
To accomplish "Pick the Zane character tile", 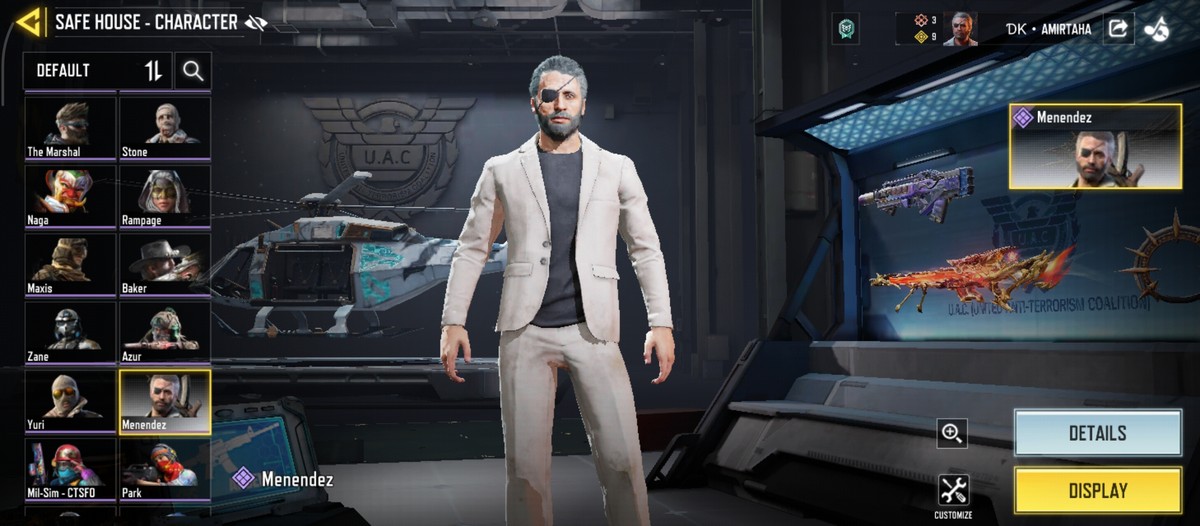I will (x=70, y=332).
